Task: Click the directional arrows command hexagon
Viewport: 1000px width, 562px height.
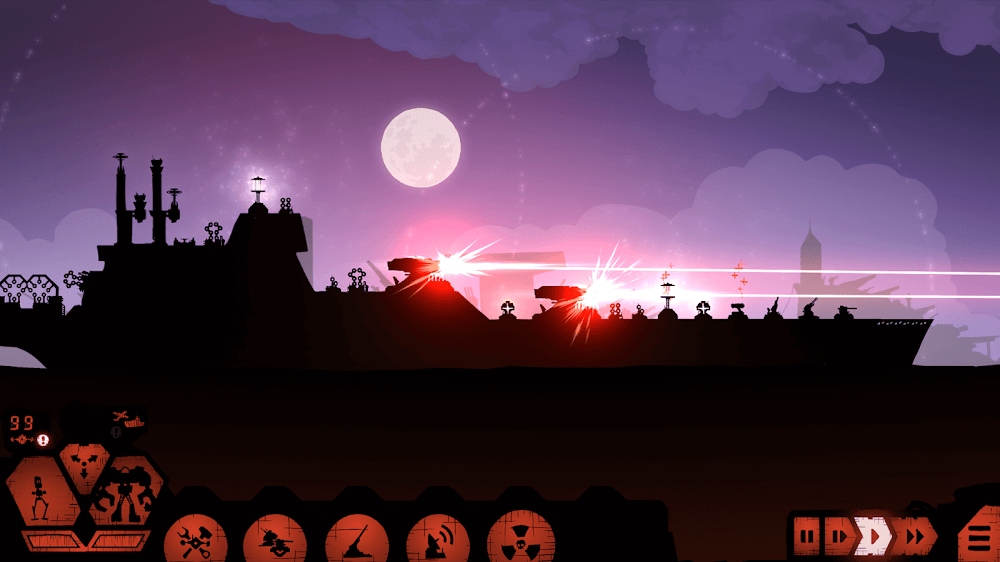Action: click(83, 463)
